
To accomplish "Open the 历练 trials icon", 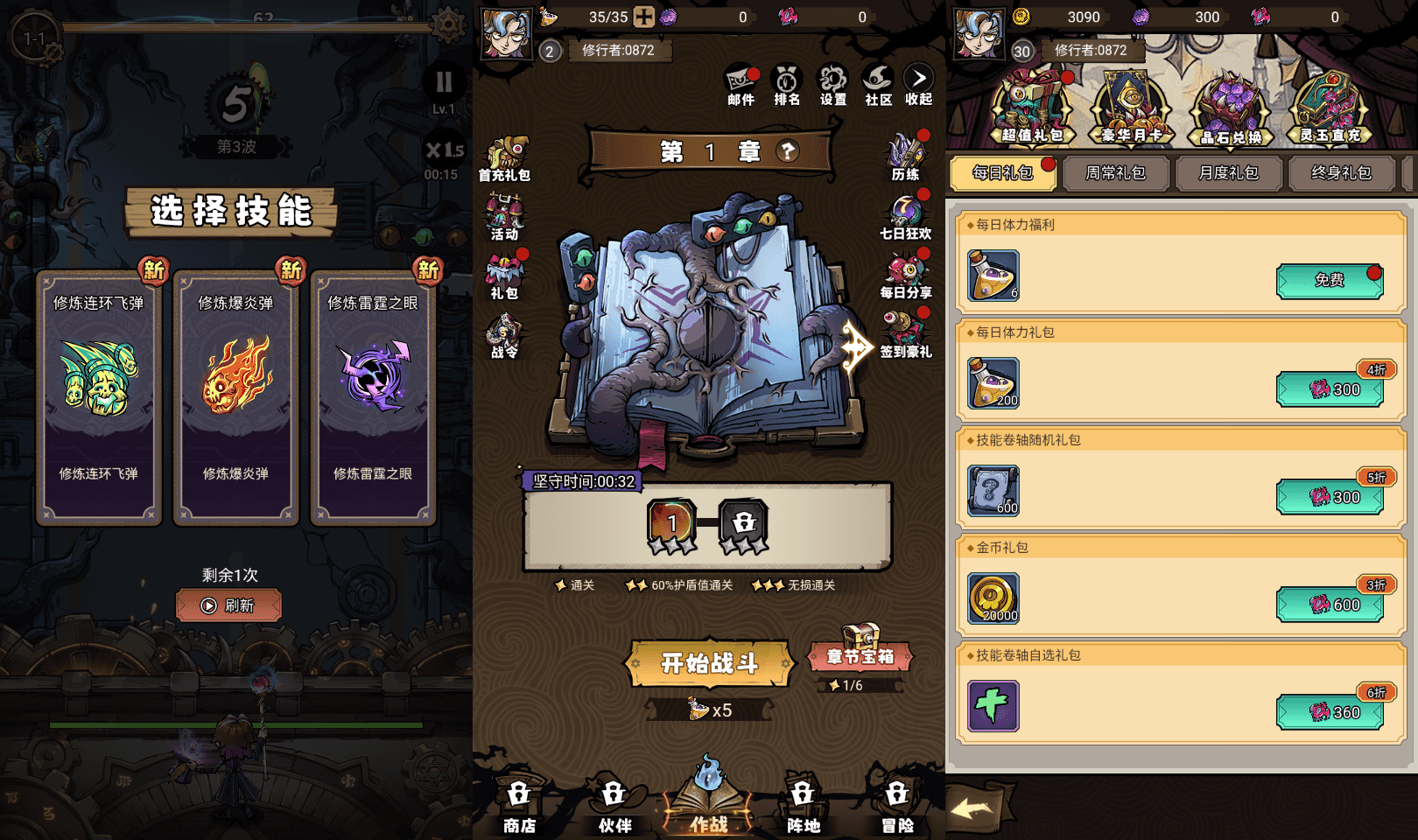I will click(x=906, y=153).
